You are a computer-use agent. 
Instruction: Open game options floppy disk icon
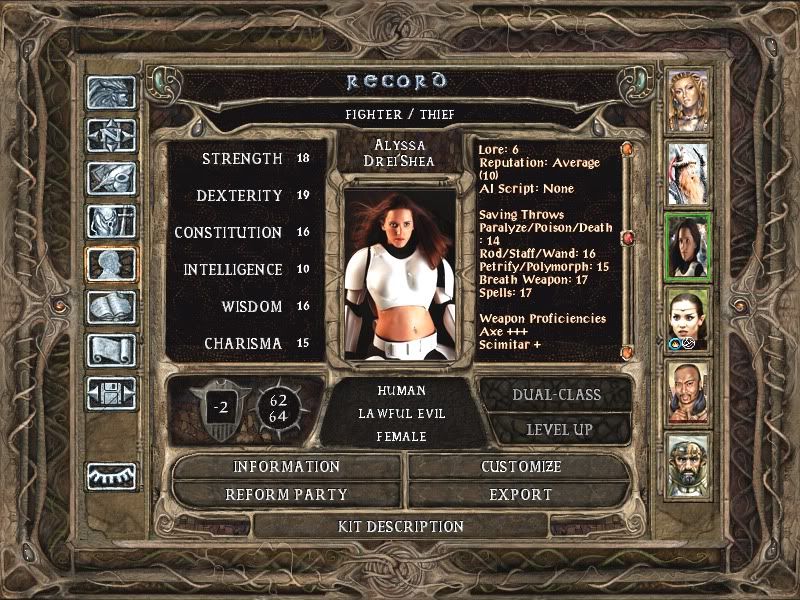(x=111, y=393)
